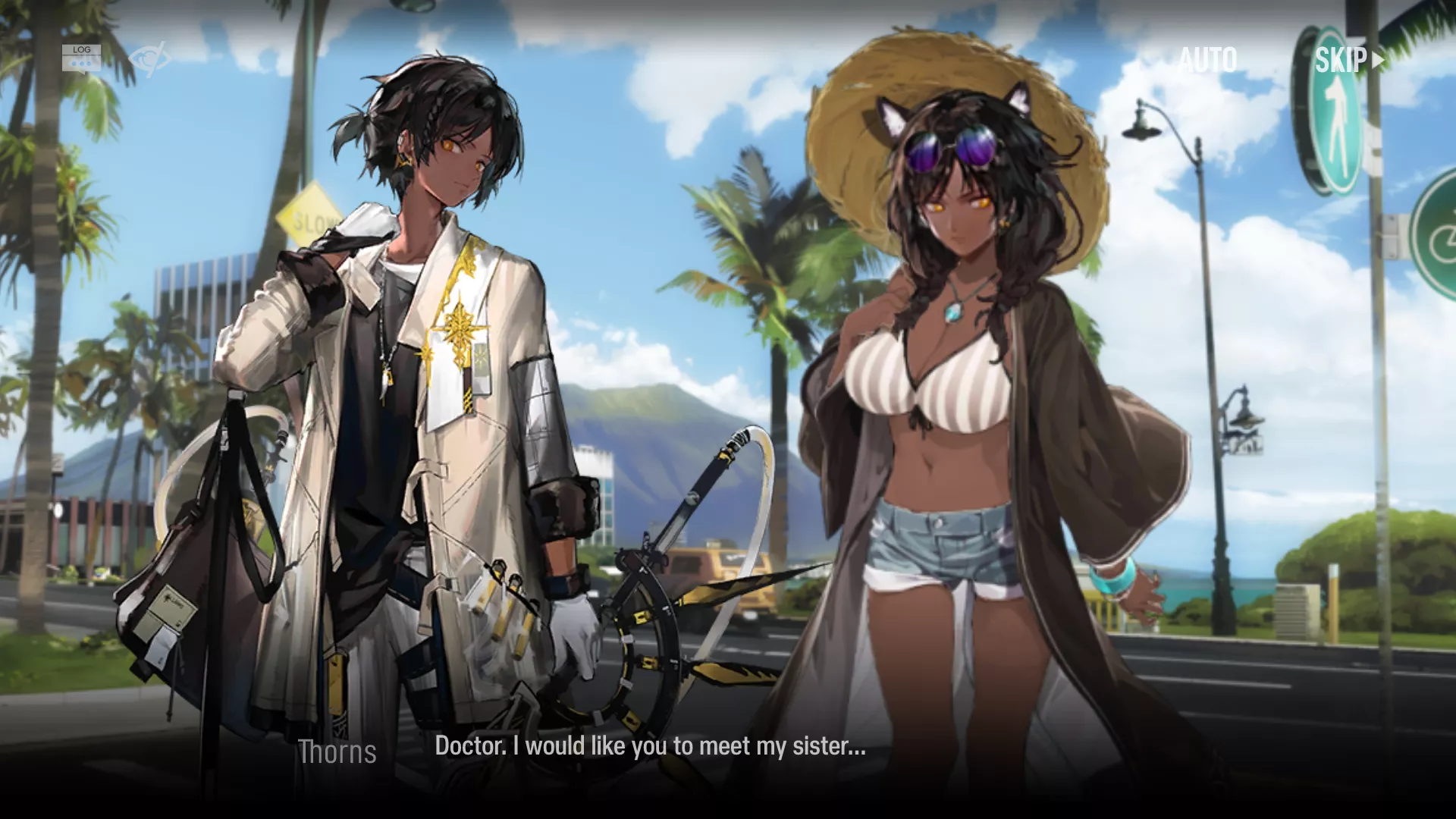Toggle AUTO dialogue playback
This screenshot has width=1456, height=819.
click(1207, 60)
